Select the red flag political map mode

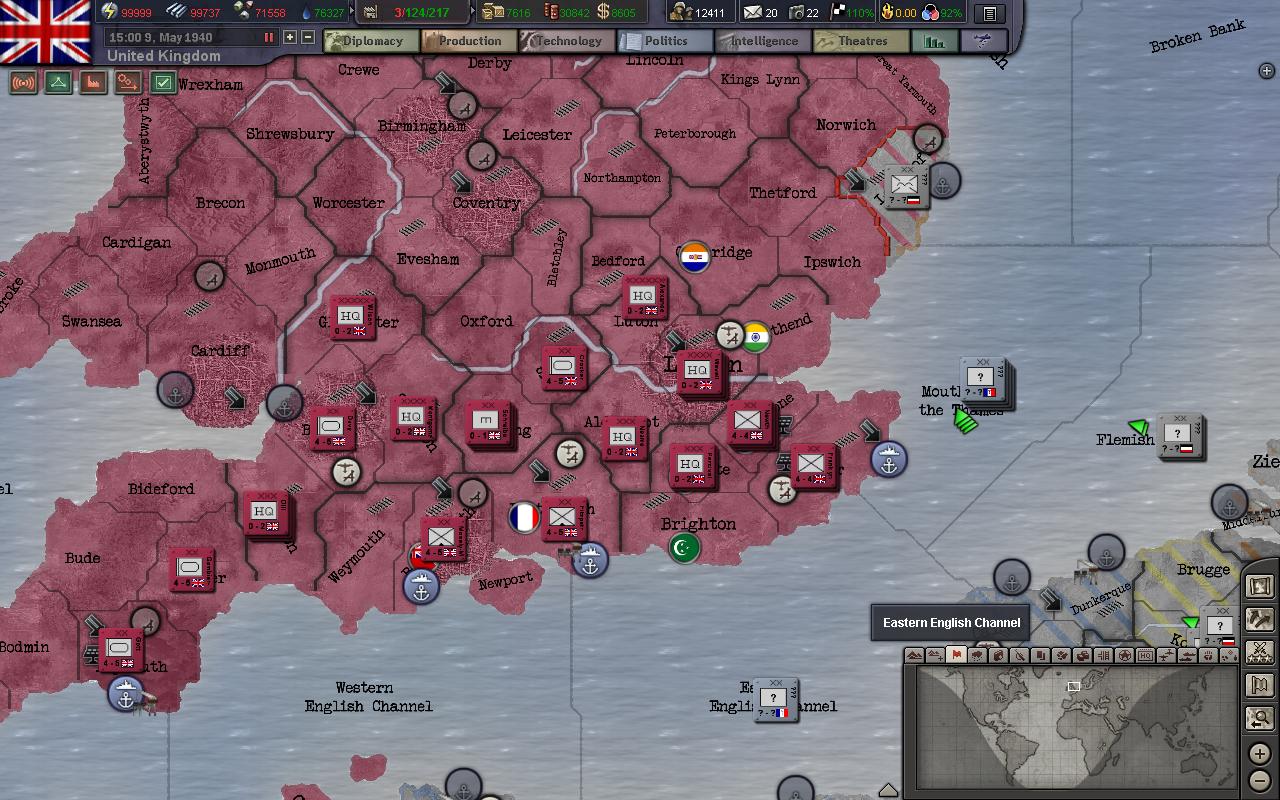pos(956,655)
